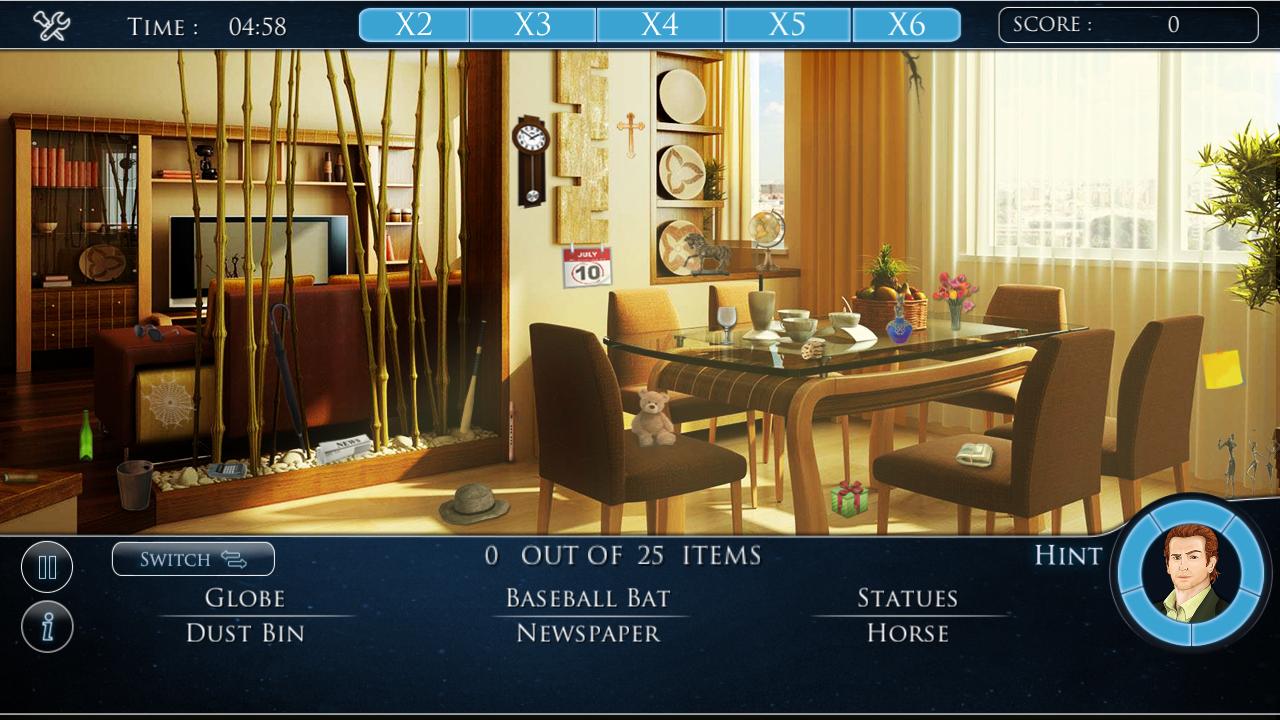Click the Baseball Bat label in the list
Image resolution: width=1280 pixels, height=720 pixels.
point(590,598)
